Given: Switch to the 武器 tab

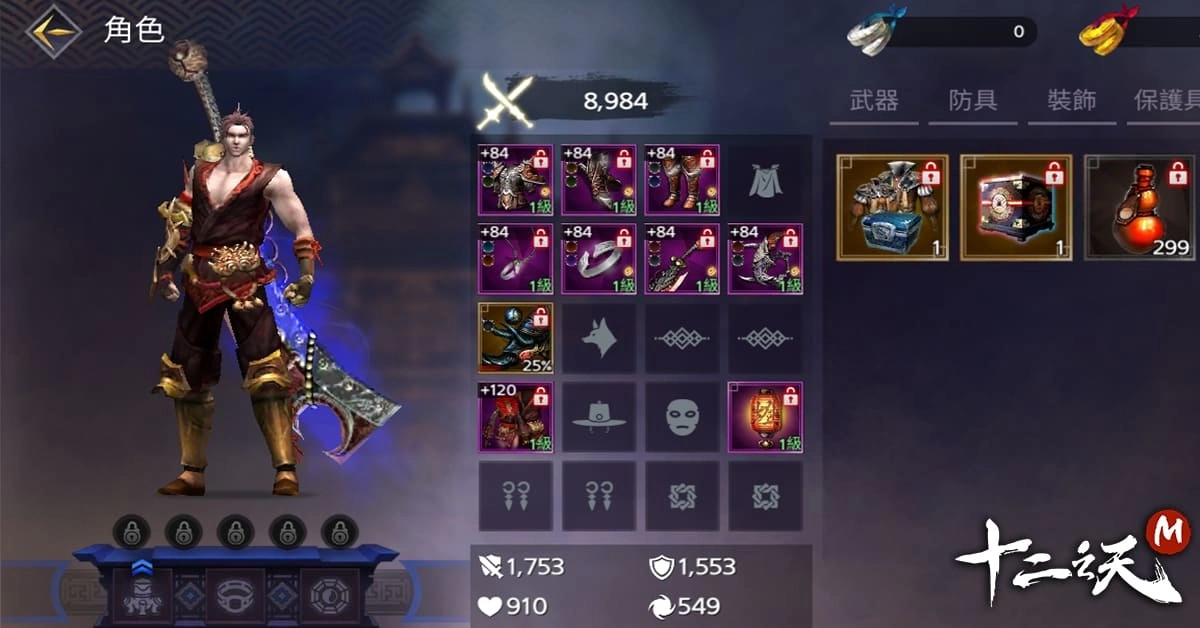Looking at the screenshot, I should (873, 101).
